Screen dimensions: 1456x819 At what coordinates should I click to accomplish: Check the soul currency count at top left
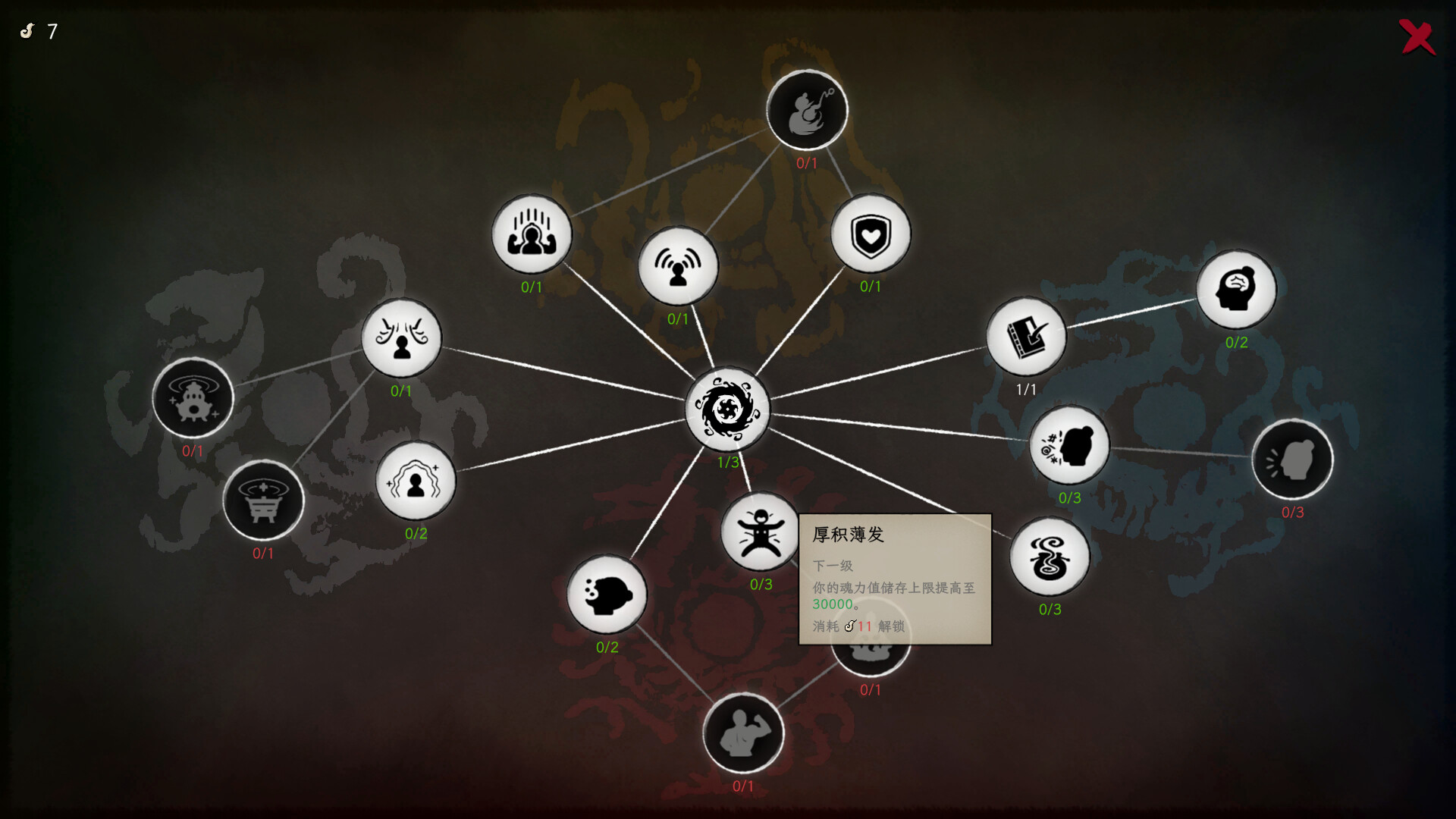coord(38,32)
